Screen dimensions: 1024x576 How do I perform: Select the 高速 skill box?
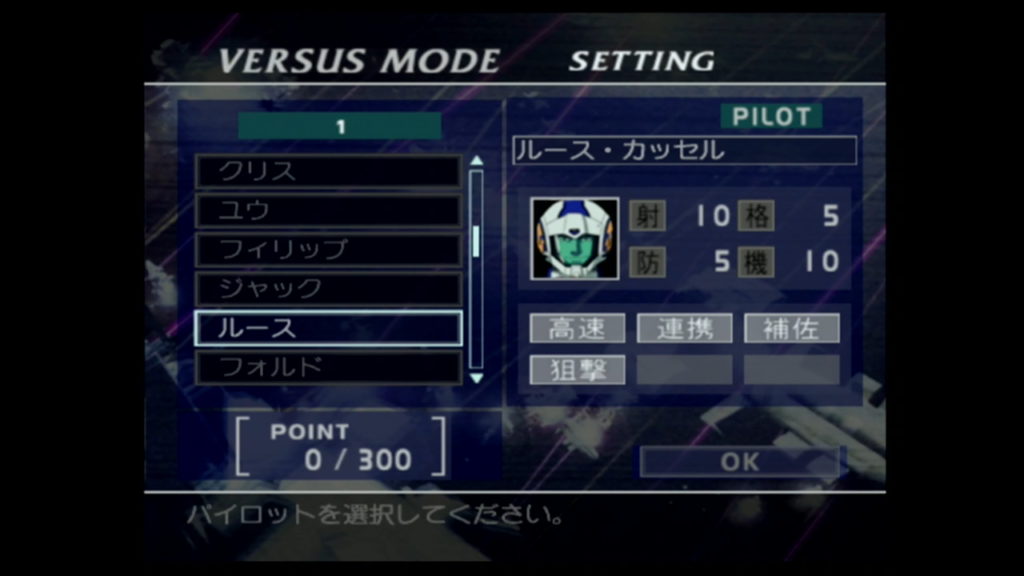pos(577,328)
